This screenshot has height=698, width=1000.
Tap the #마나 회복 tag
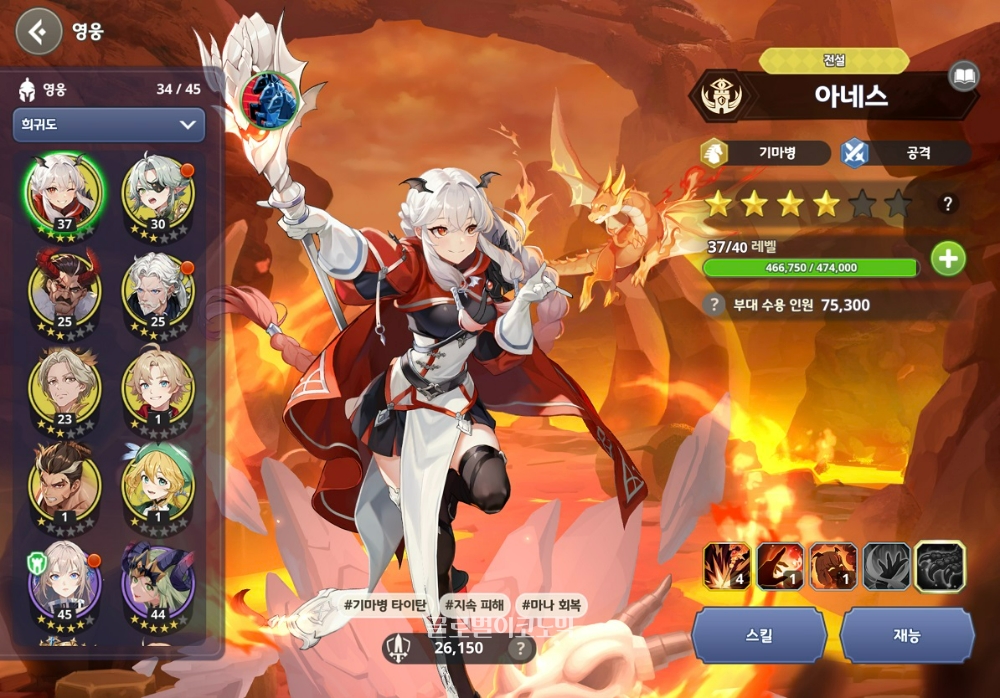pos(552,605)
